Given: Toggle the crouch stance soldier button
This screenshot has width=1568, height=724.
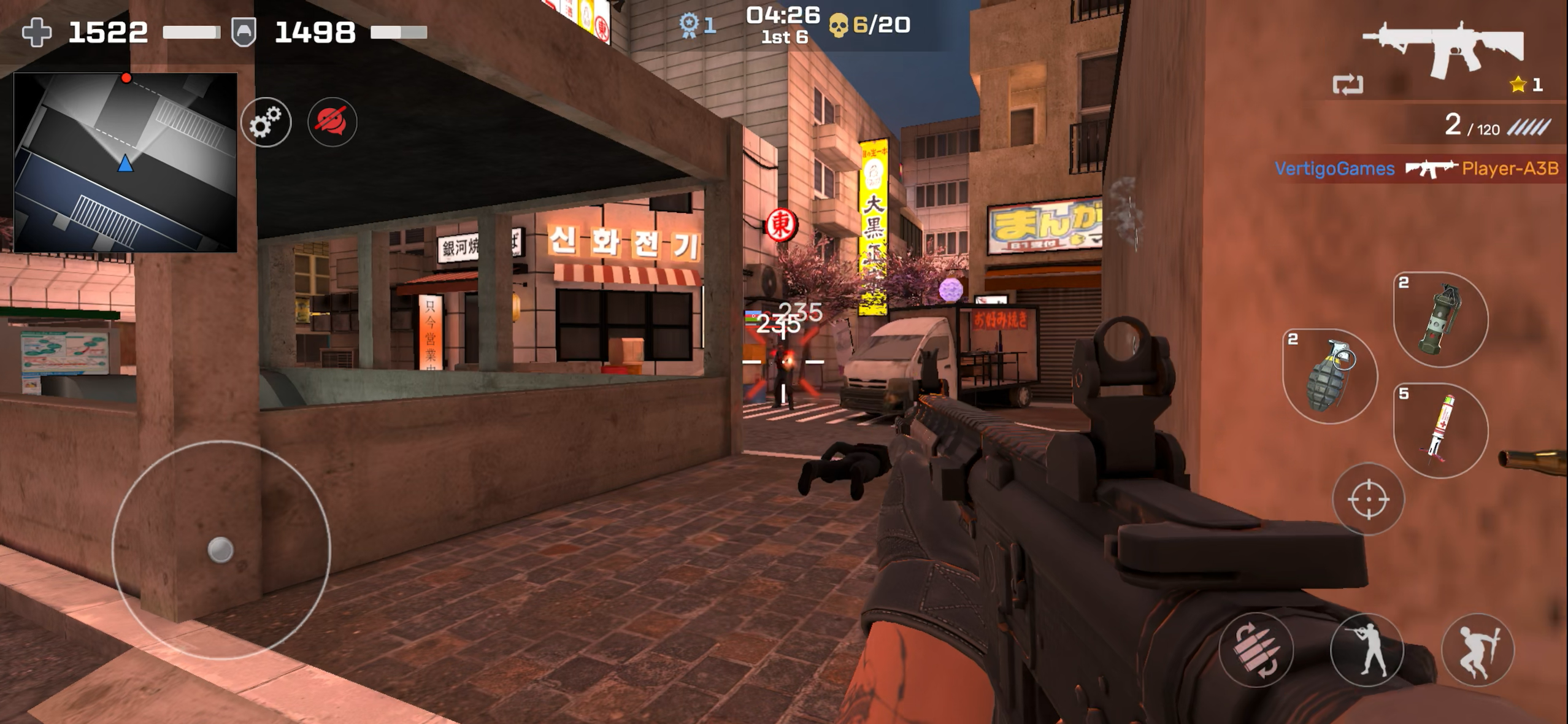Looking at the screenshot, I should pos(1367,649).
